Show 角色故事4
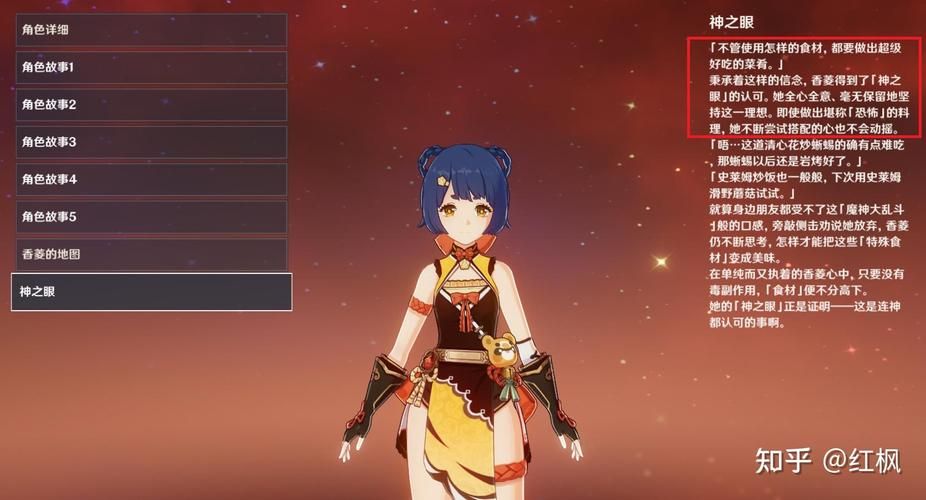 point(150,179)
